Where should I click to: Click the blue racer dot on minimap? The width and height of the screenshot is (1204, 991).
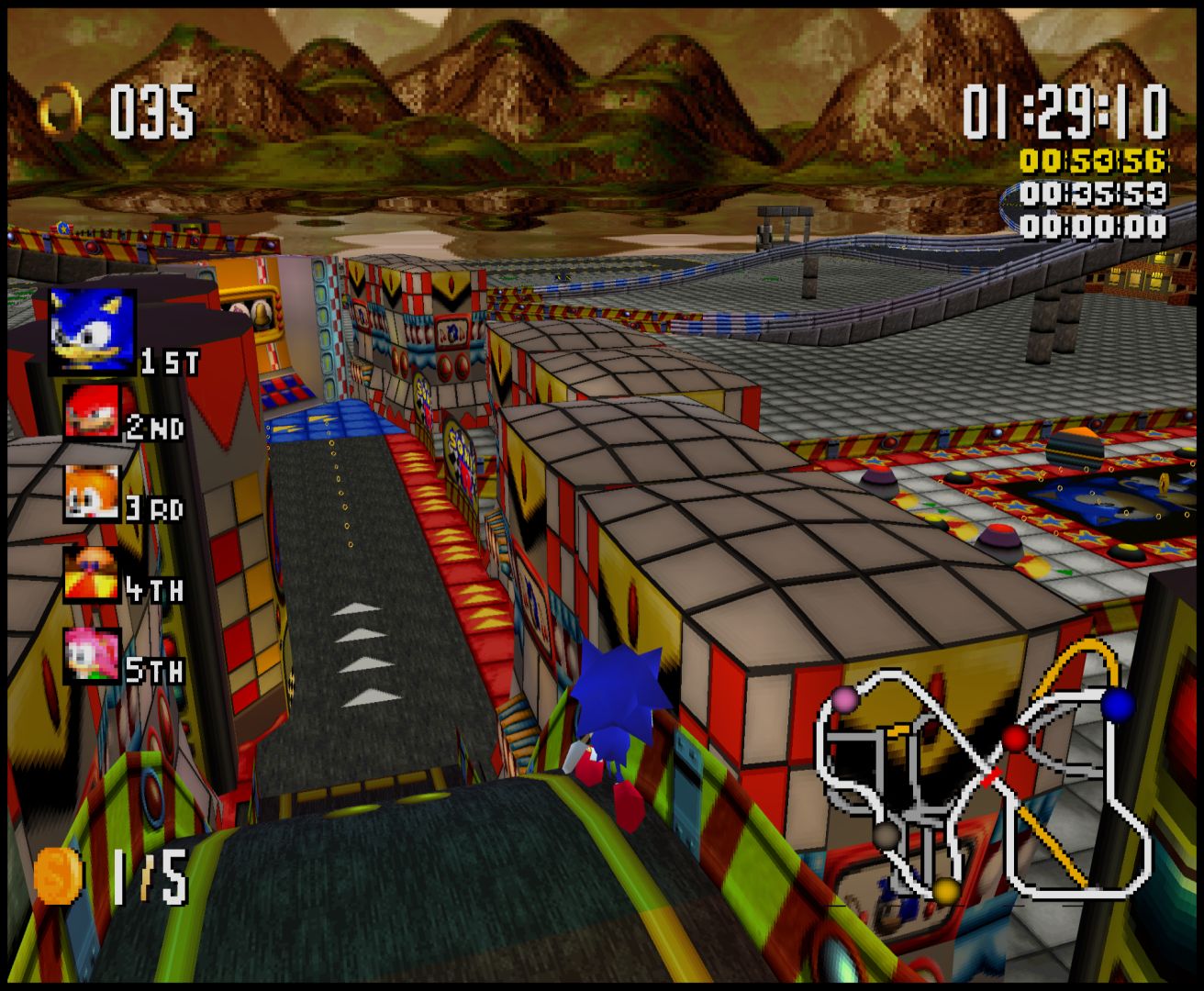pos(1117,704)
